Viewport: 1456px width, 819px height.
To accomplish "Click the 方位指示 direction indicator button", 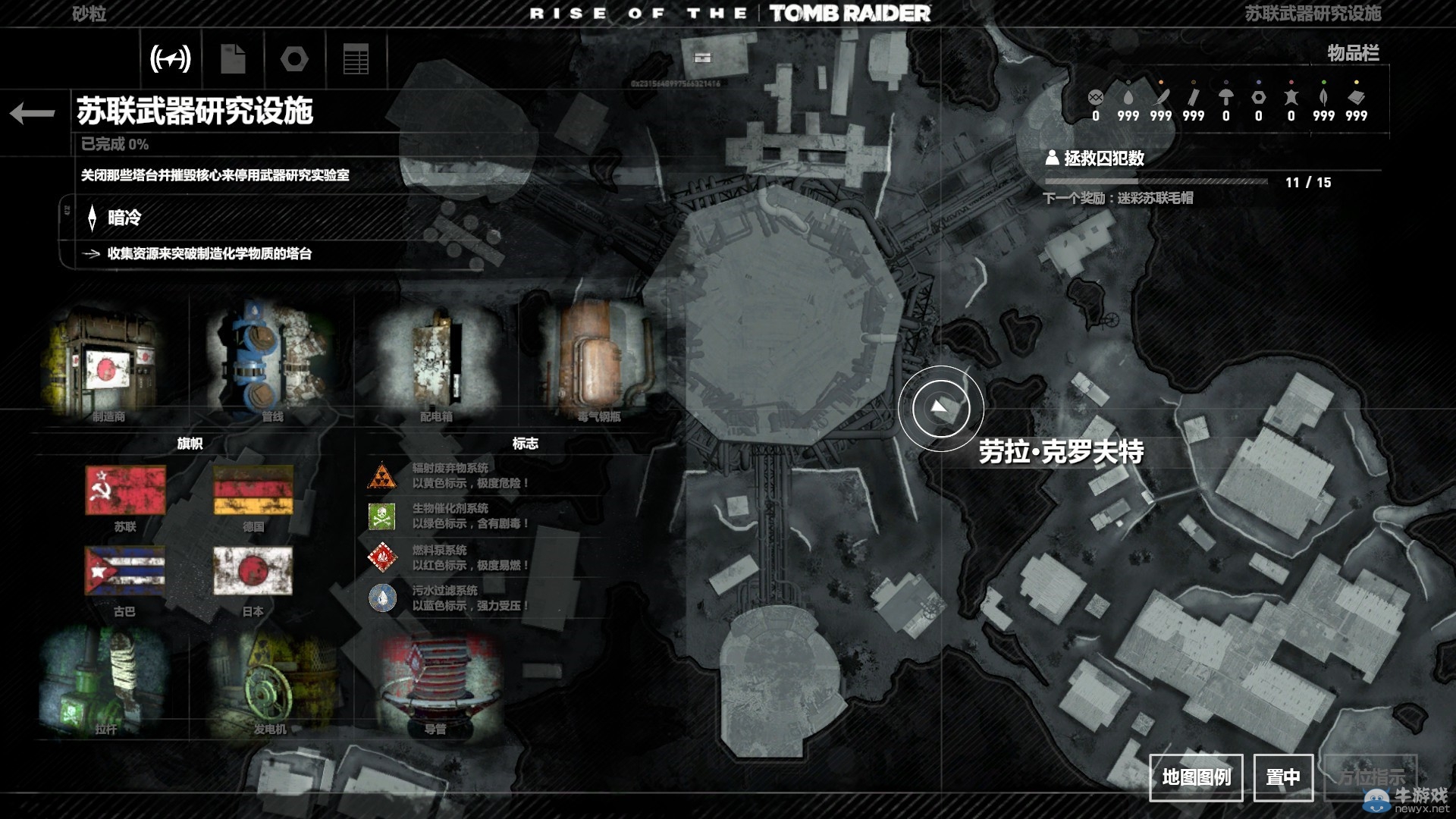I will click(x=1370, y=777).
